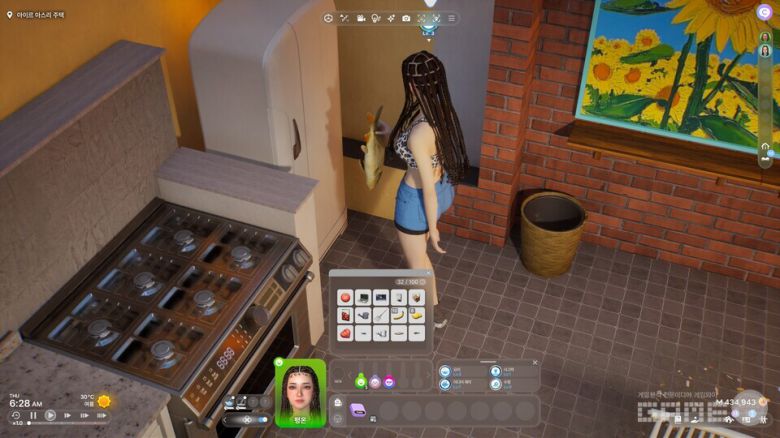Select the green mood need icon
This screenshot has height=438, width=780.
(361, 381)
